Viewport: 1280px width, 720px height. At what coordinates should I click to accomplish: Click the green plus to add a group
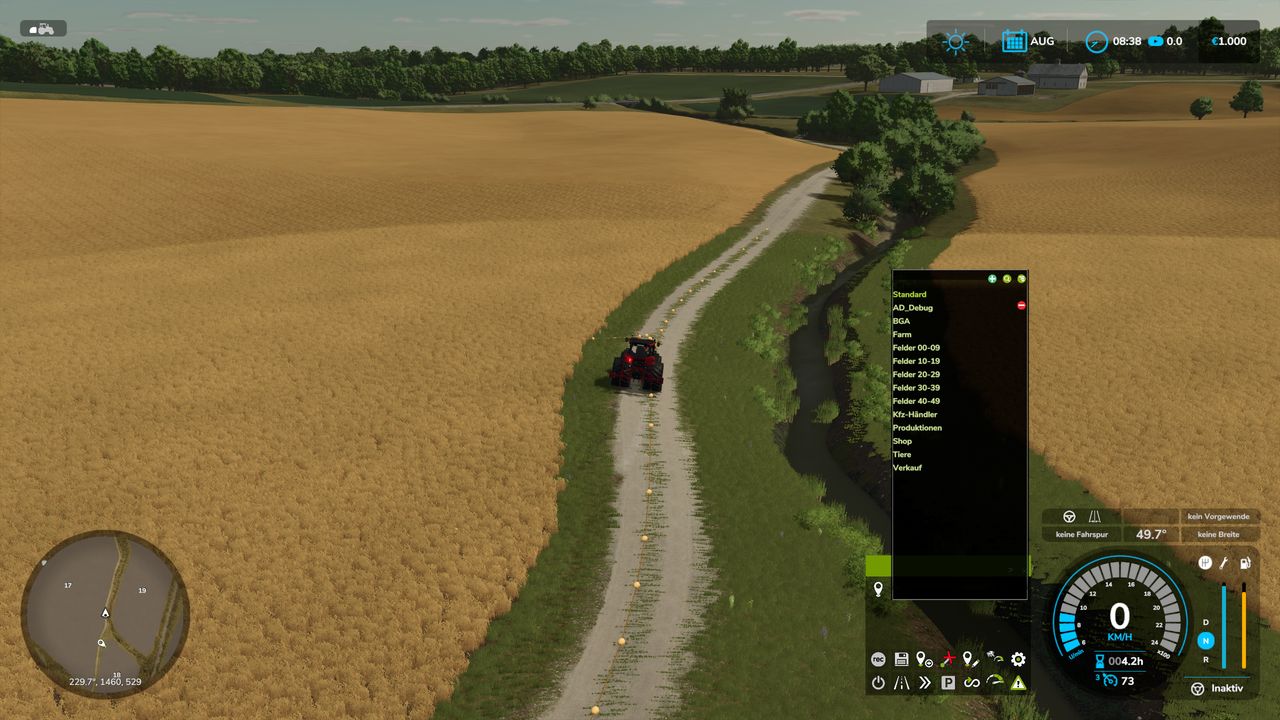pos(992,278)
